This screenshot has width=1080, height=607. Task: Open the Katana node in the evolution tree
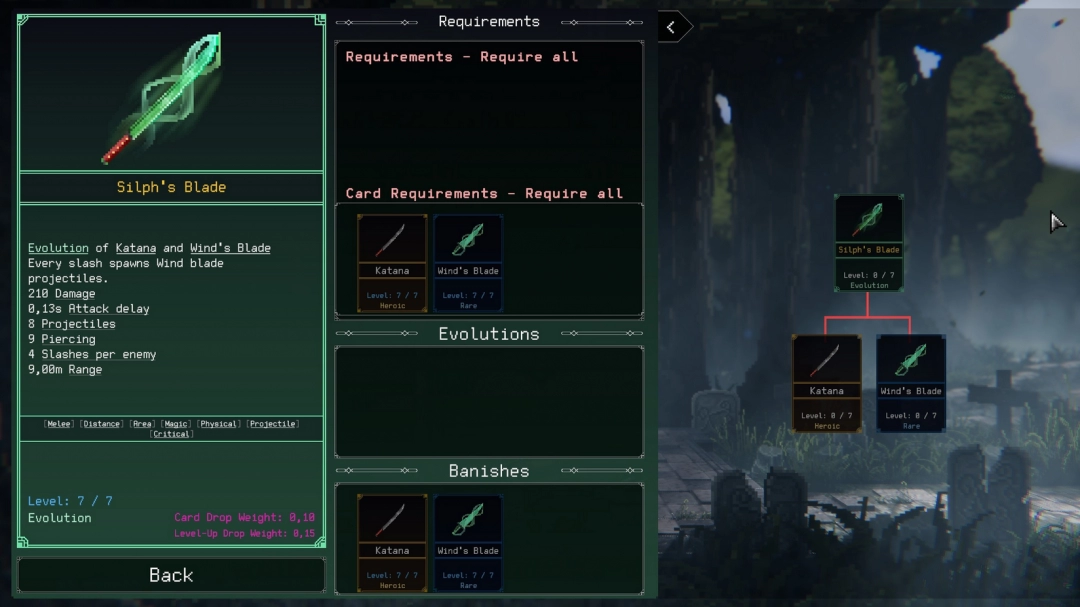(827, 382)
